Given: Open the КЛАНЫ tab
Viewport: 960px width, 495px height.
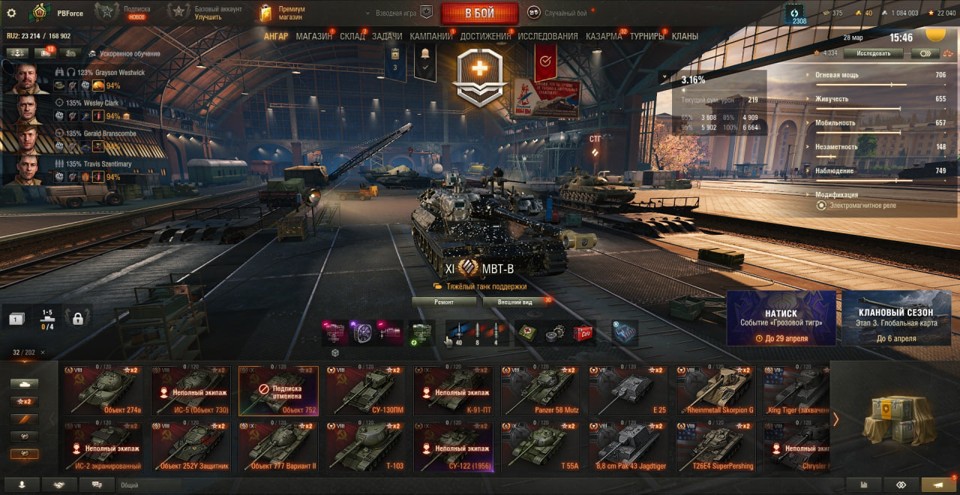Looking at the screenshot, I should 685,36.
